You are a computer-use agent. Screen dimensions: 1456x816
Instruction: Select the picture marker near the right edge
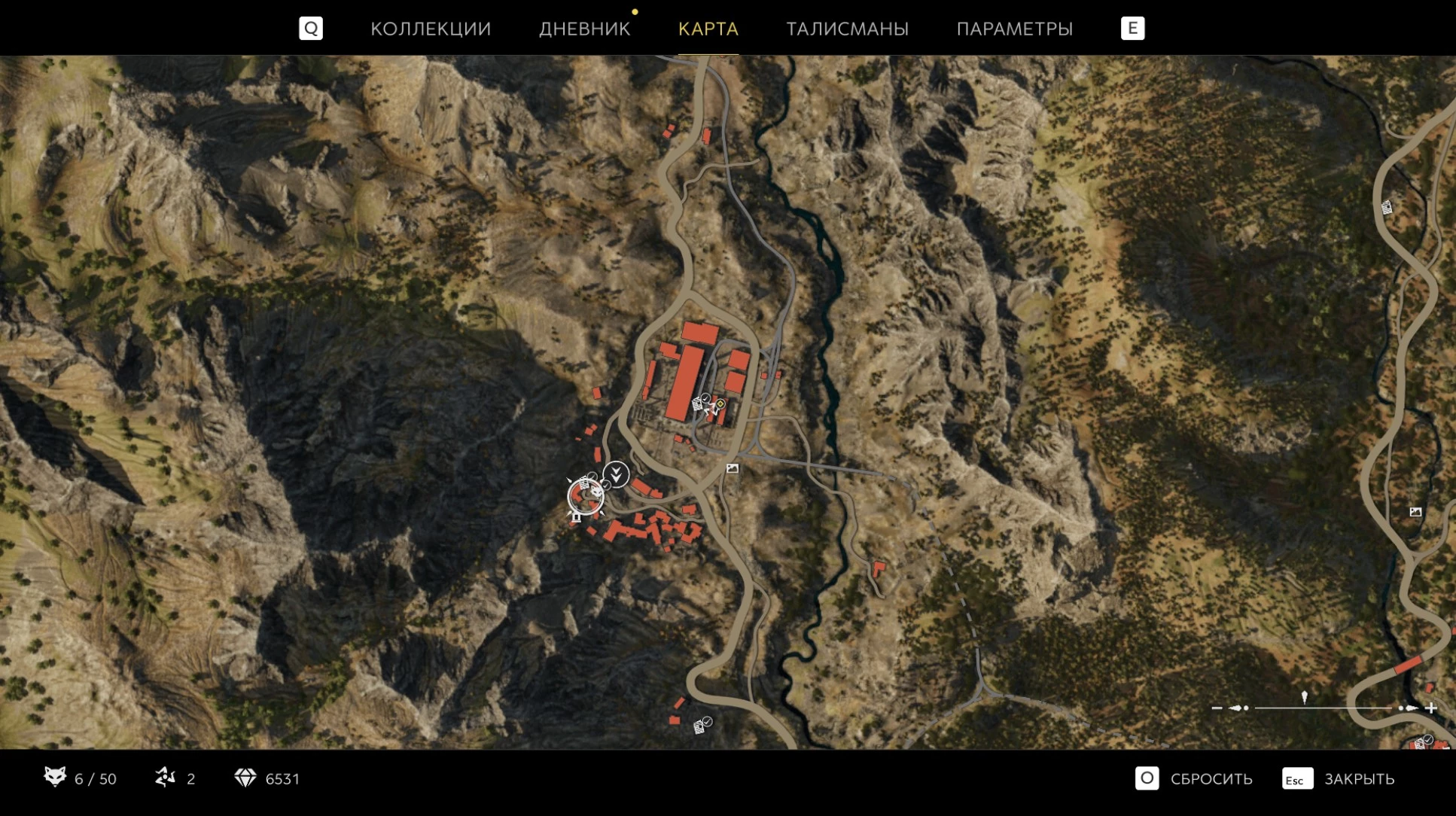click(1415, 512)
